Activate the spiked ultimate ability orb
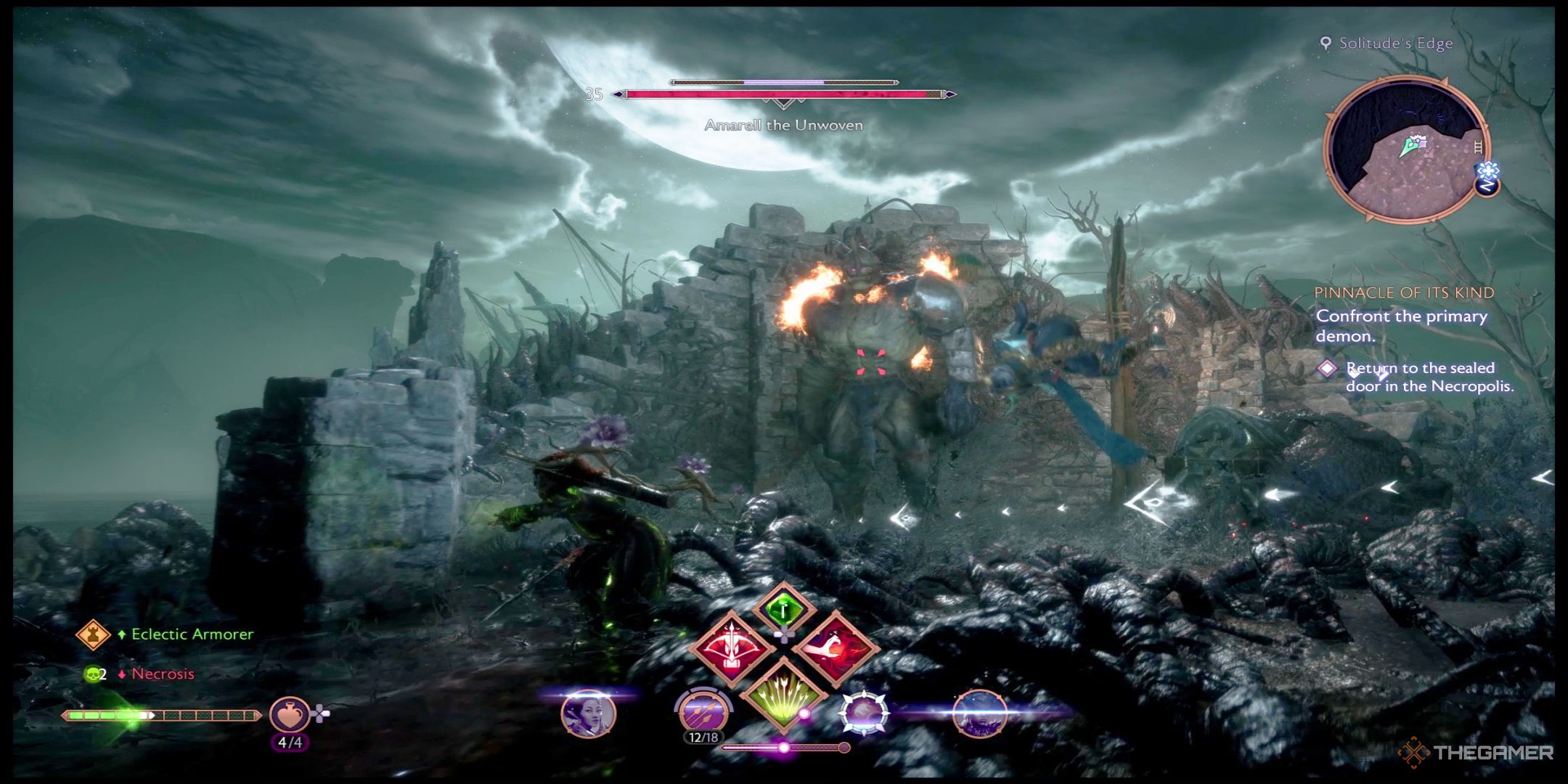1568x784 pixels. [865, 713]
